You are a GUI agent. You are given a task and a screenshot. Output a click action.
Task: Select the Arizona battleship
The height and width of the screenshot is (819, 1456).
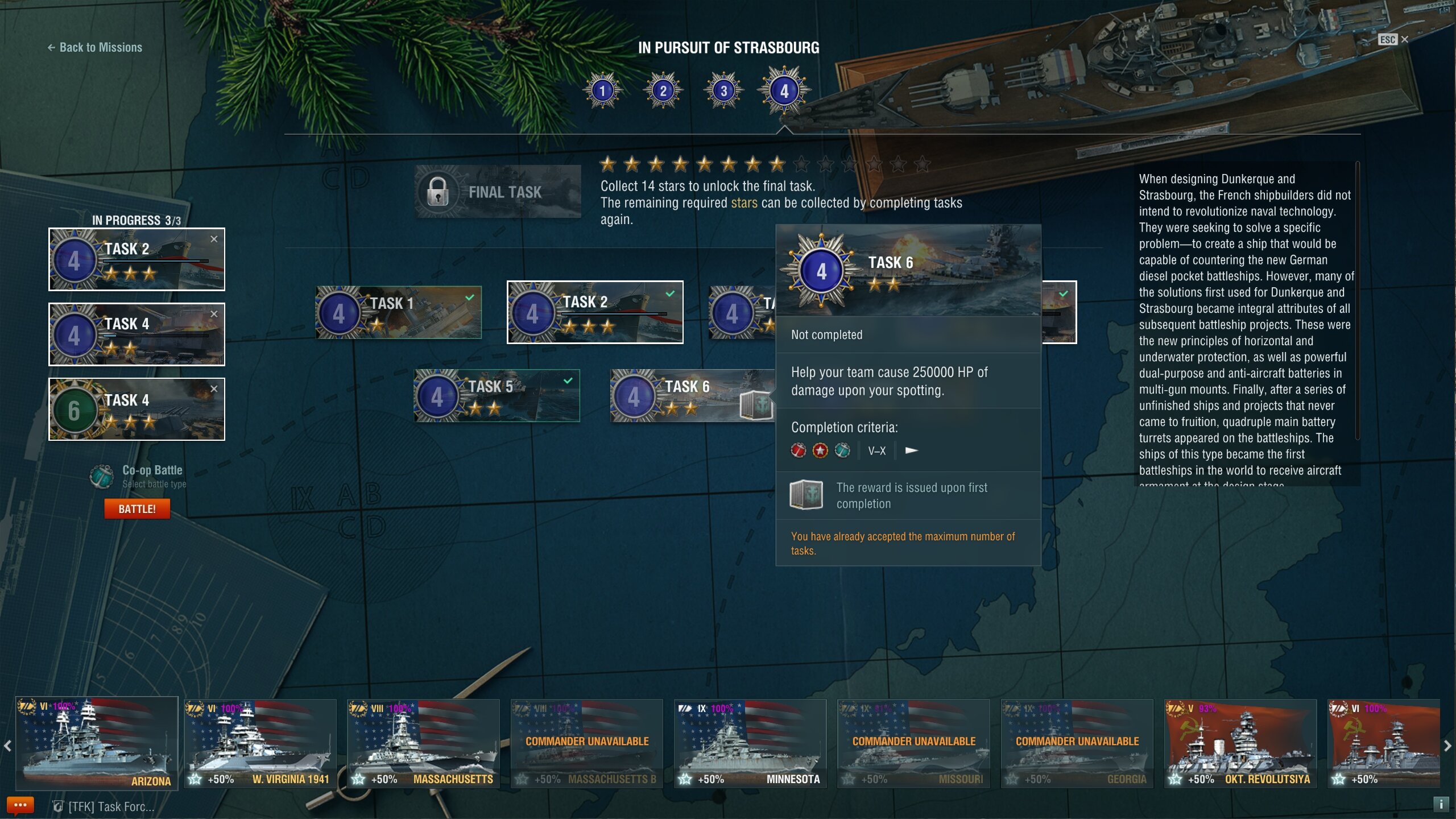tap(97, 743)
